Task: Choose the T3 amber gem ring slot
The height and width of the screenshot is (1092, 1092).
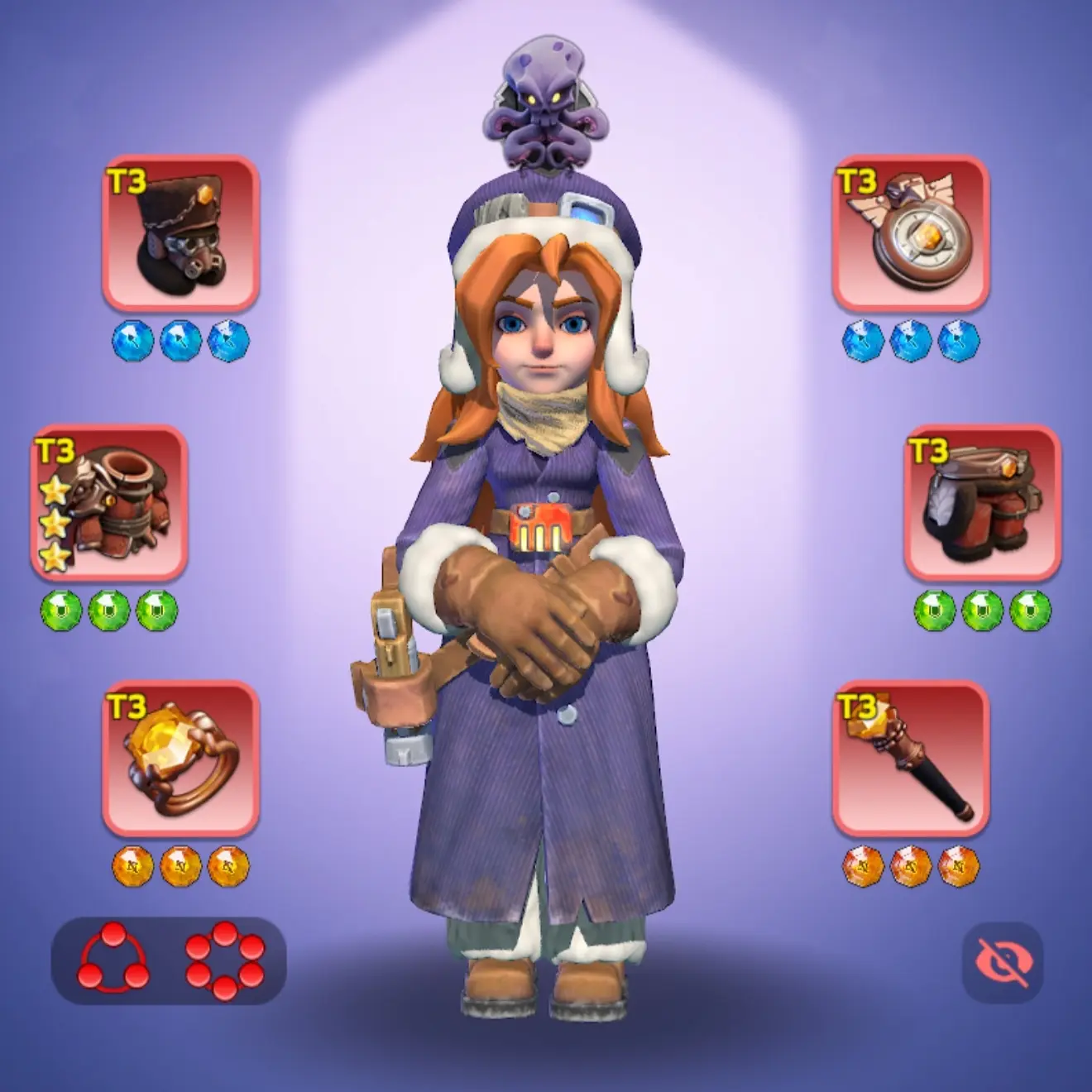Action: tap(180, 759)
